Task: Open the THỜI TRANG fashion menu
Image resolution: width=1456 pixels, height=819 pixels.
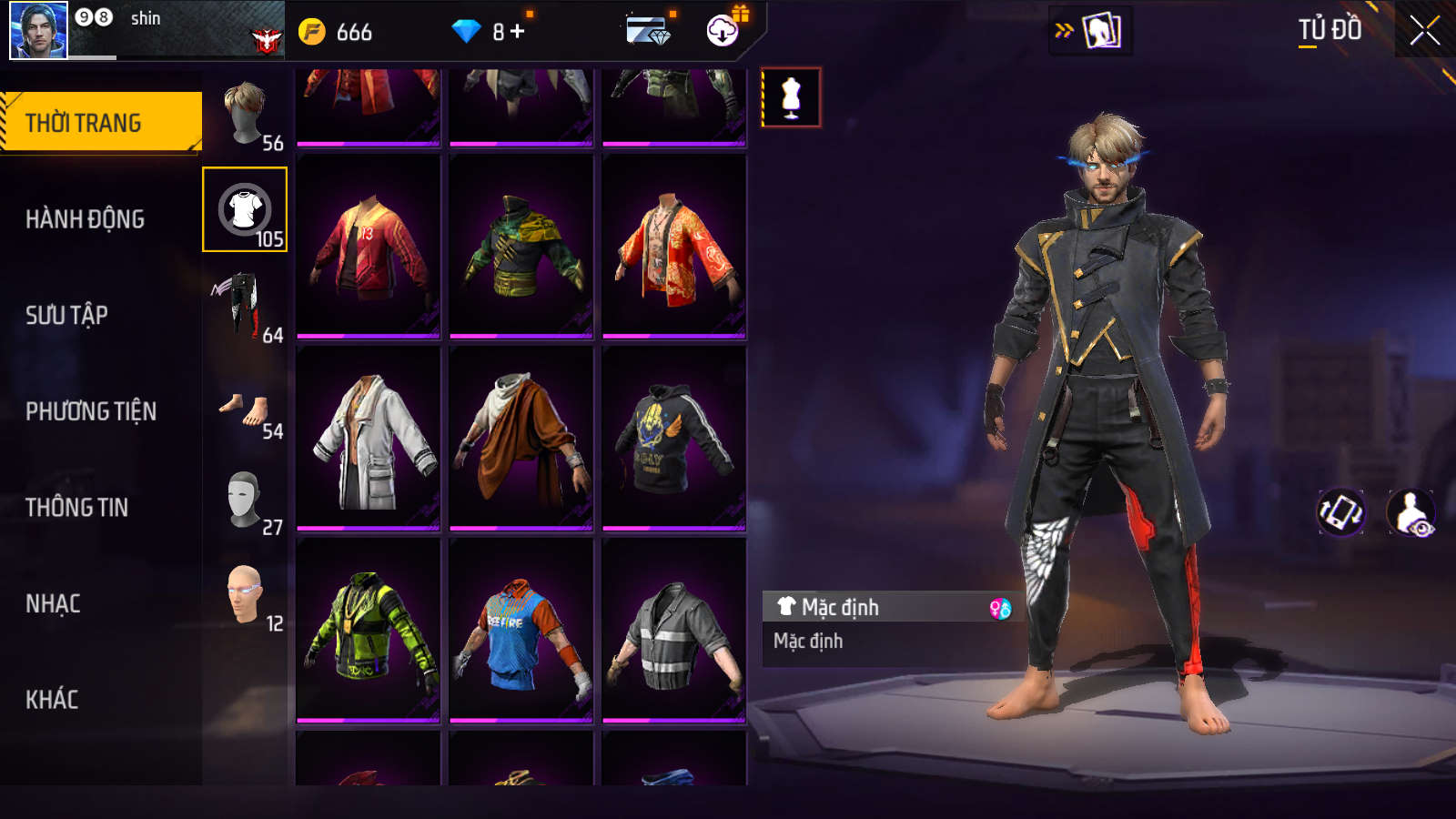Action: point(100,123)
